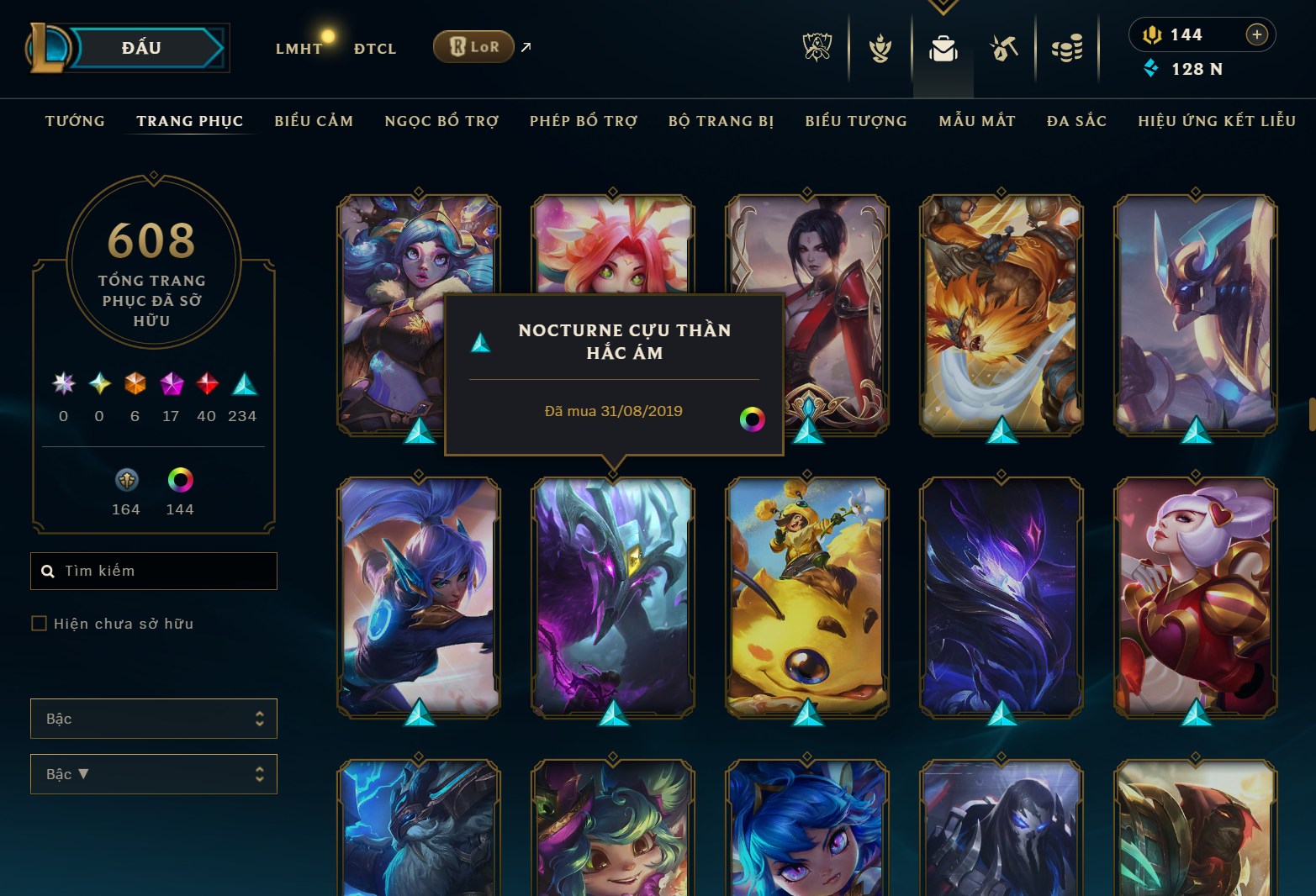Open the loot hammer icon

pos(1004,49)
